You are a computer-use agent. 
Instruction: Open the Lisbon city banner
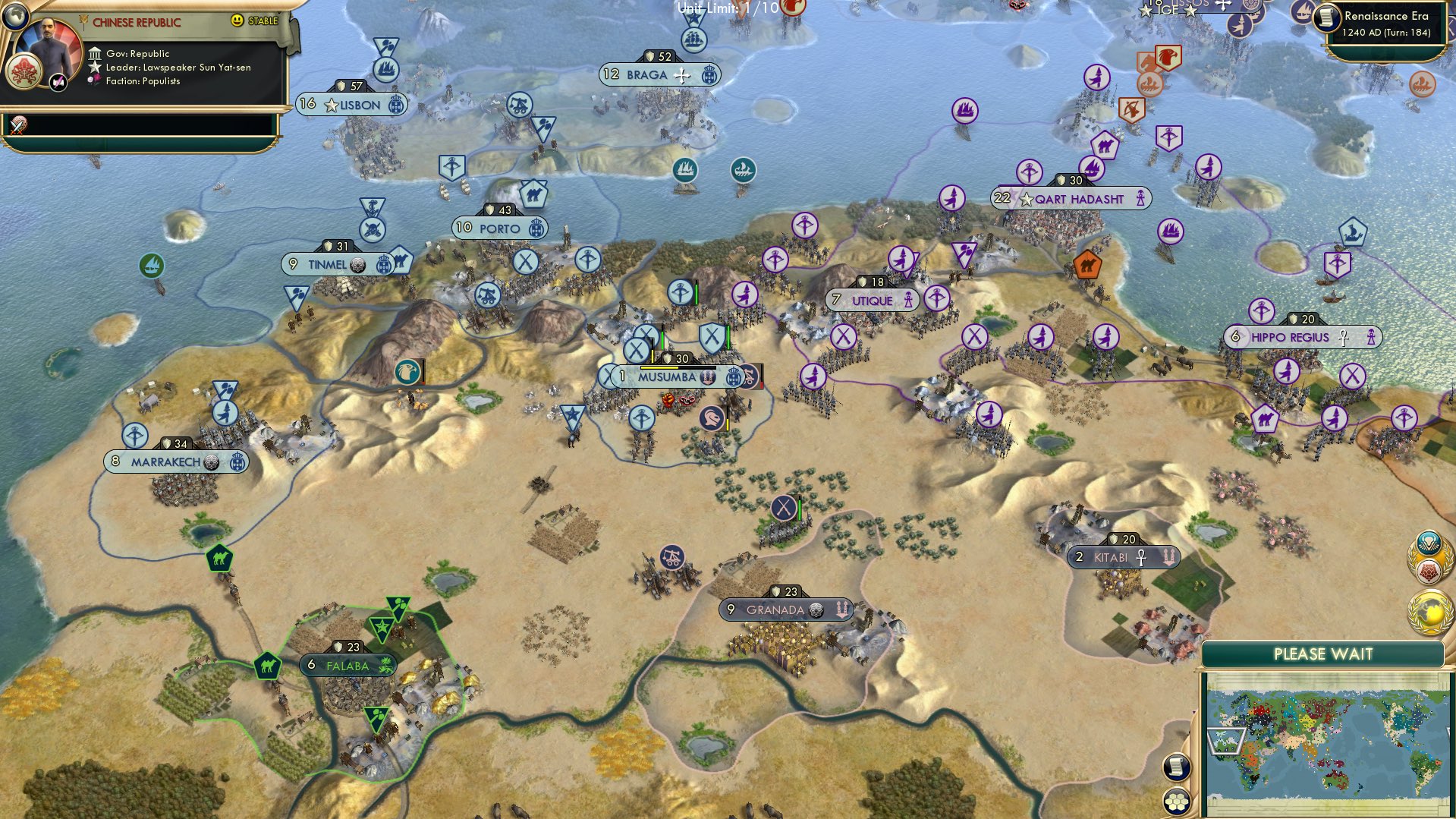tap(353, 105)
